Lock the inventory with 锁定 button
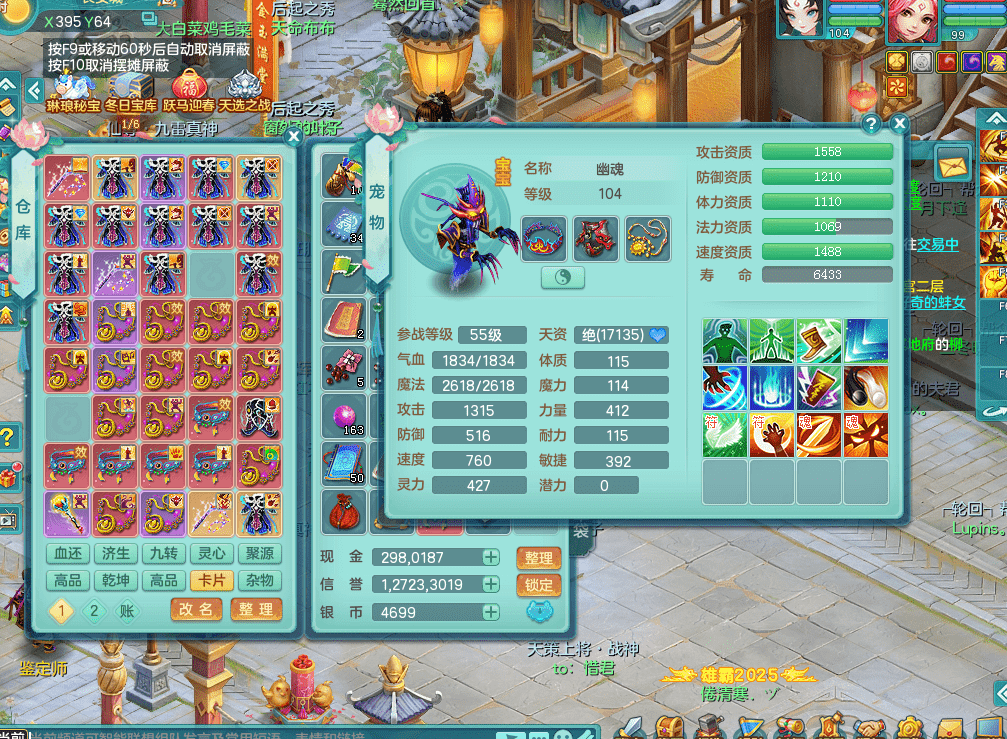The height and width of the screenshot is (739, 1007). pos(538,585)
